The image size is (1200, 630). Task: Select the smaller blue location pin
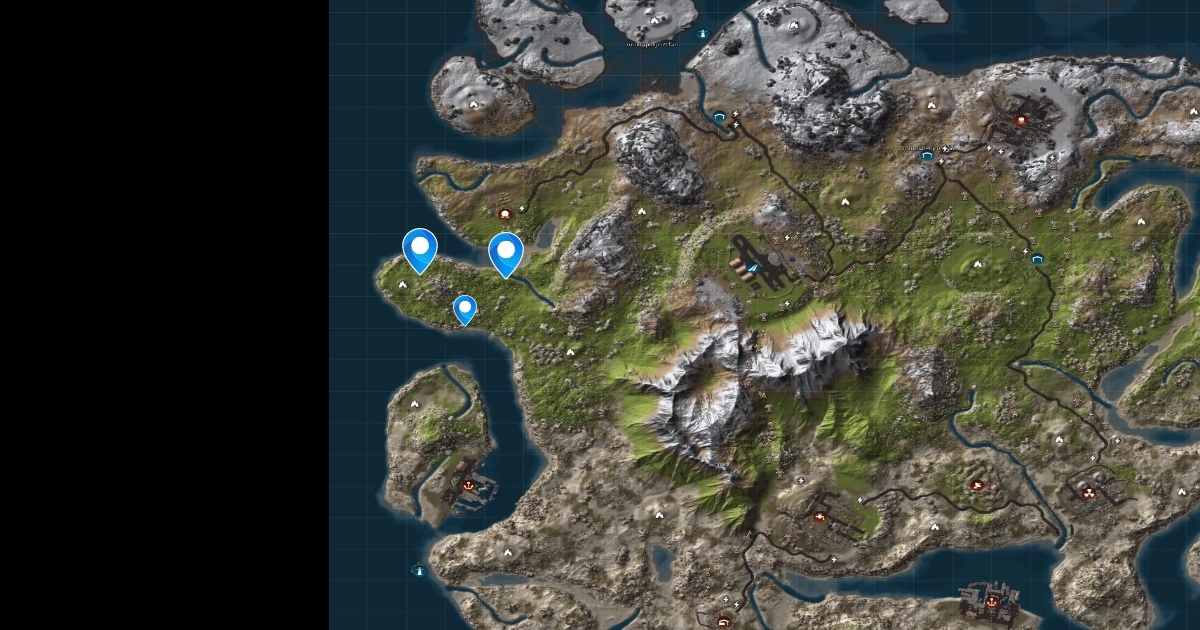point(464,308)
